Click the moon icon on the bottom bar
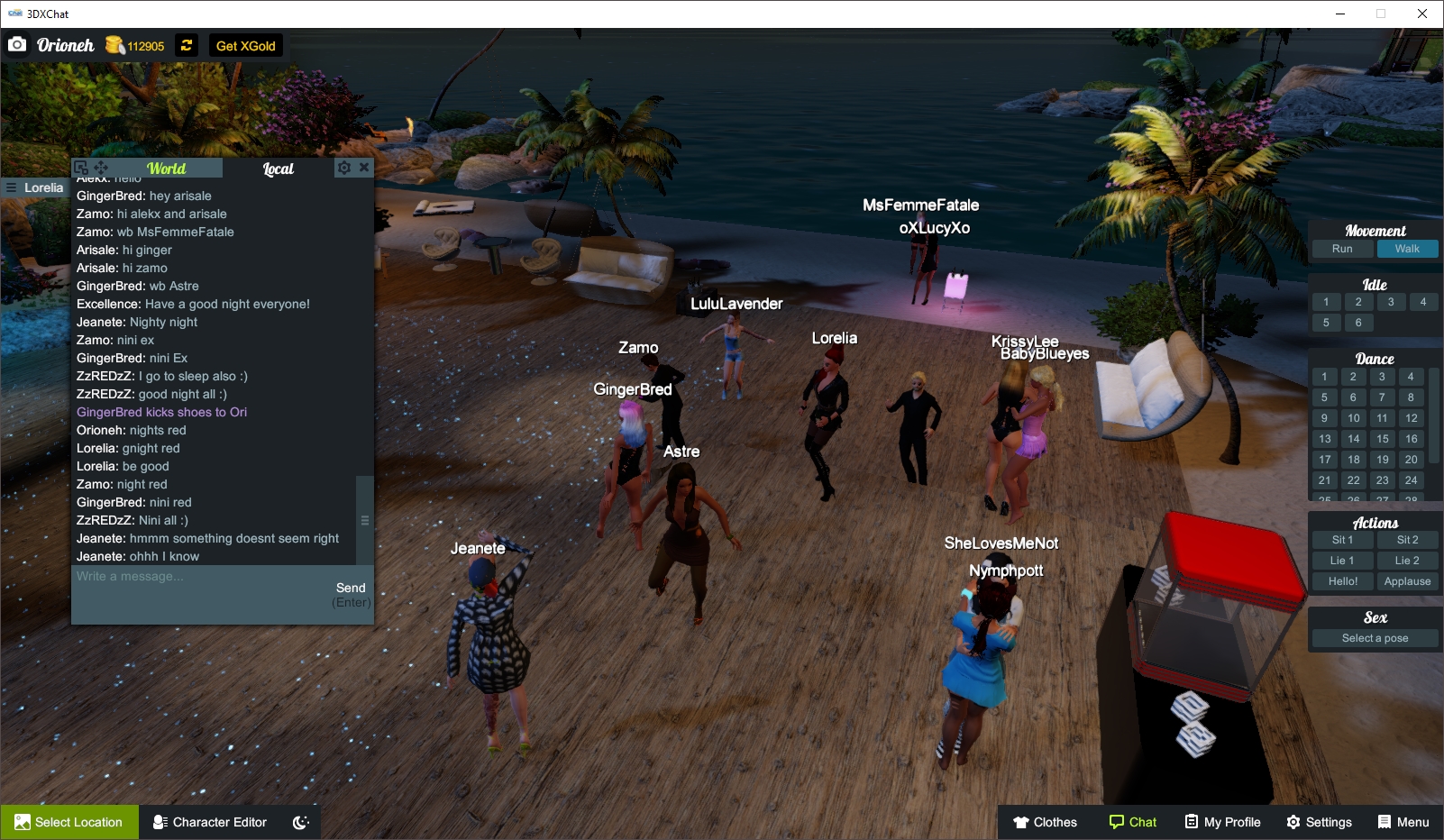Image resolution: width=1444 pixels, height=840 pixels. (x=299, y=821)
